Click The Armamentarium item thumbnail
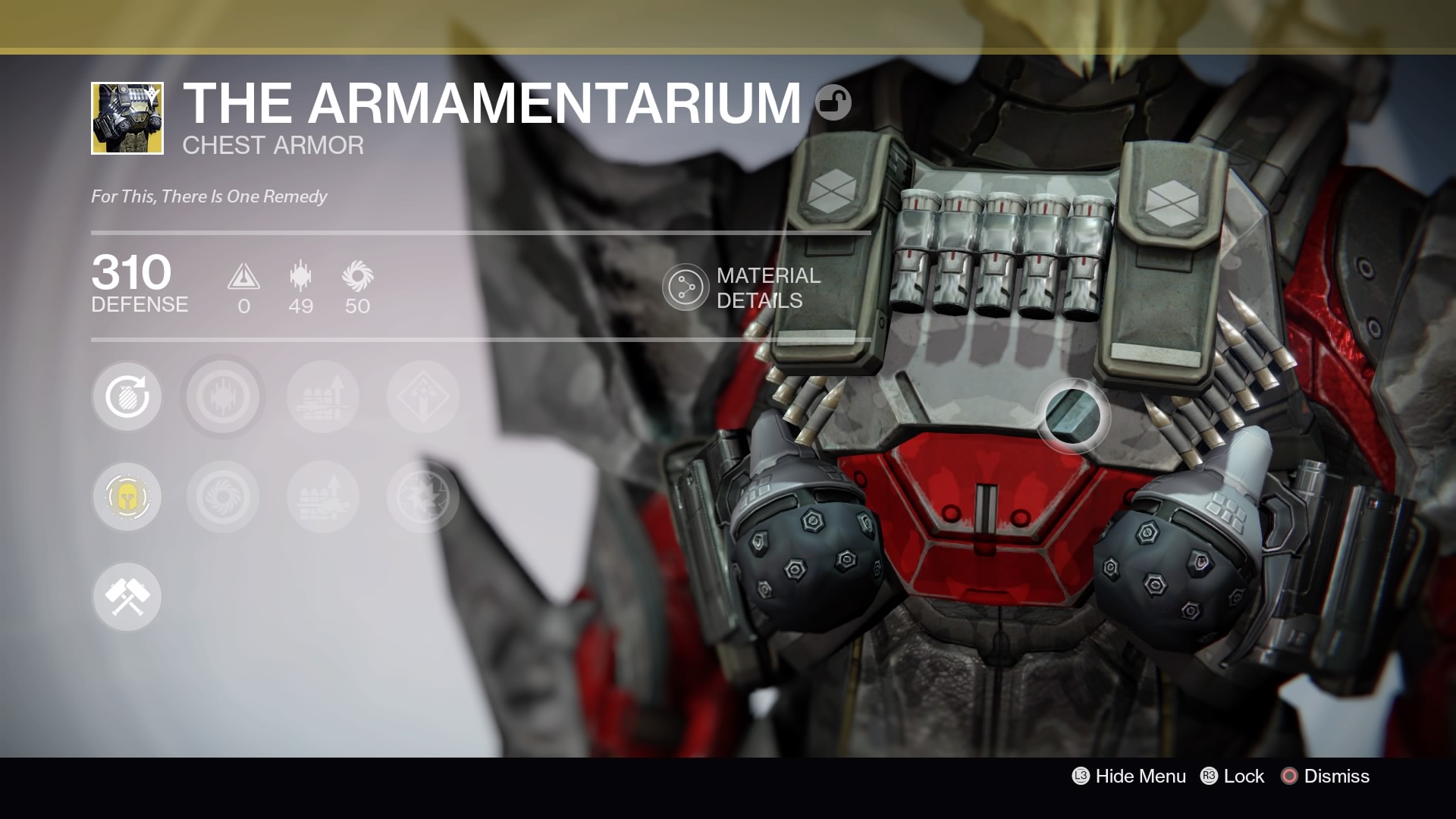Screen dimensions: 1456x819 (127, 118)
